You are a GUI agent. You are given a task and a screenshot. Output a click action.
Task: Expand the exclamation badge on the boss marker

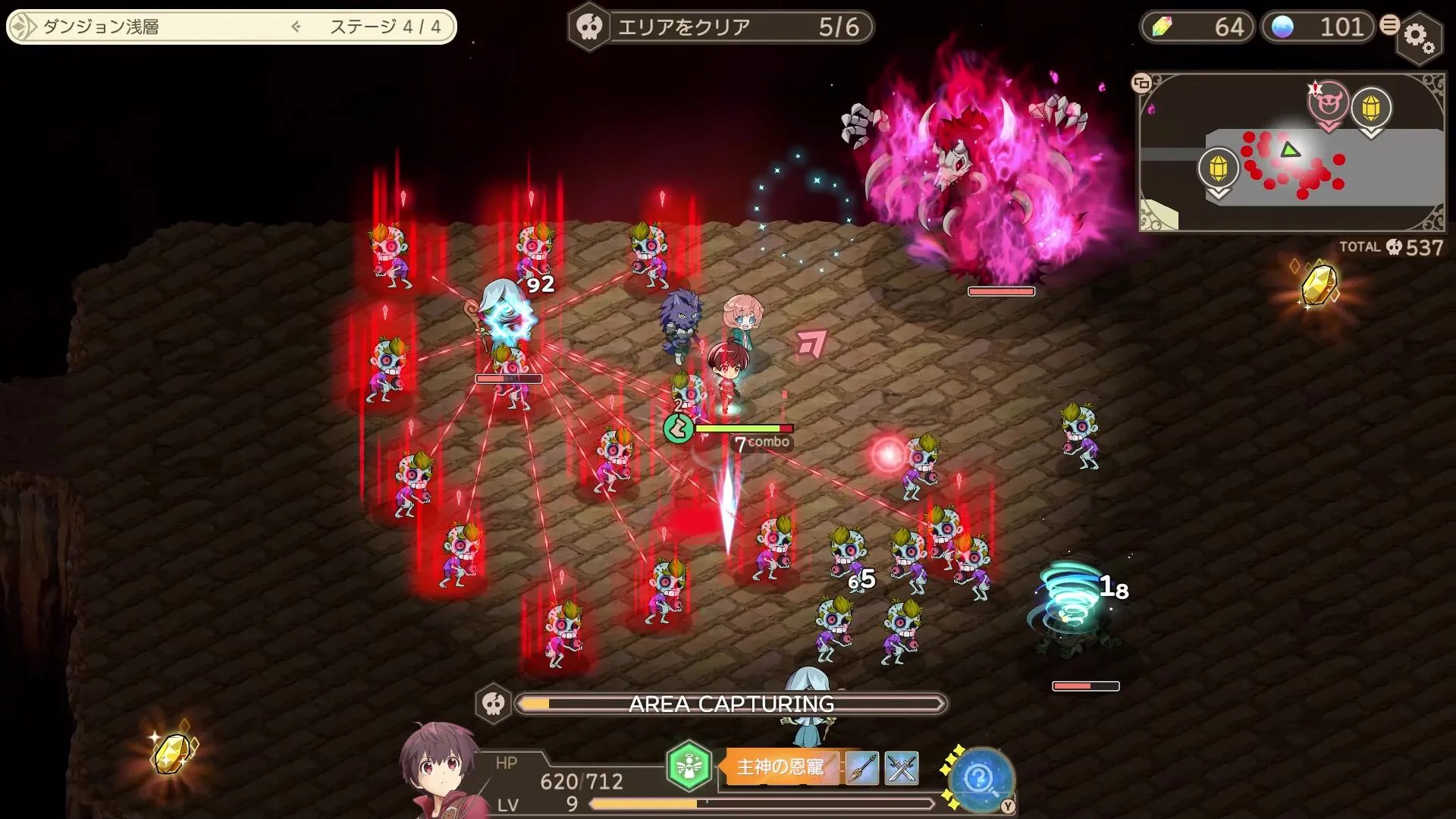tap(1315, 89)
